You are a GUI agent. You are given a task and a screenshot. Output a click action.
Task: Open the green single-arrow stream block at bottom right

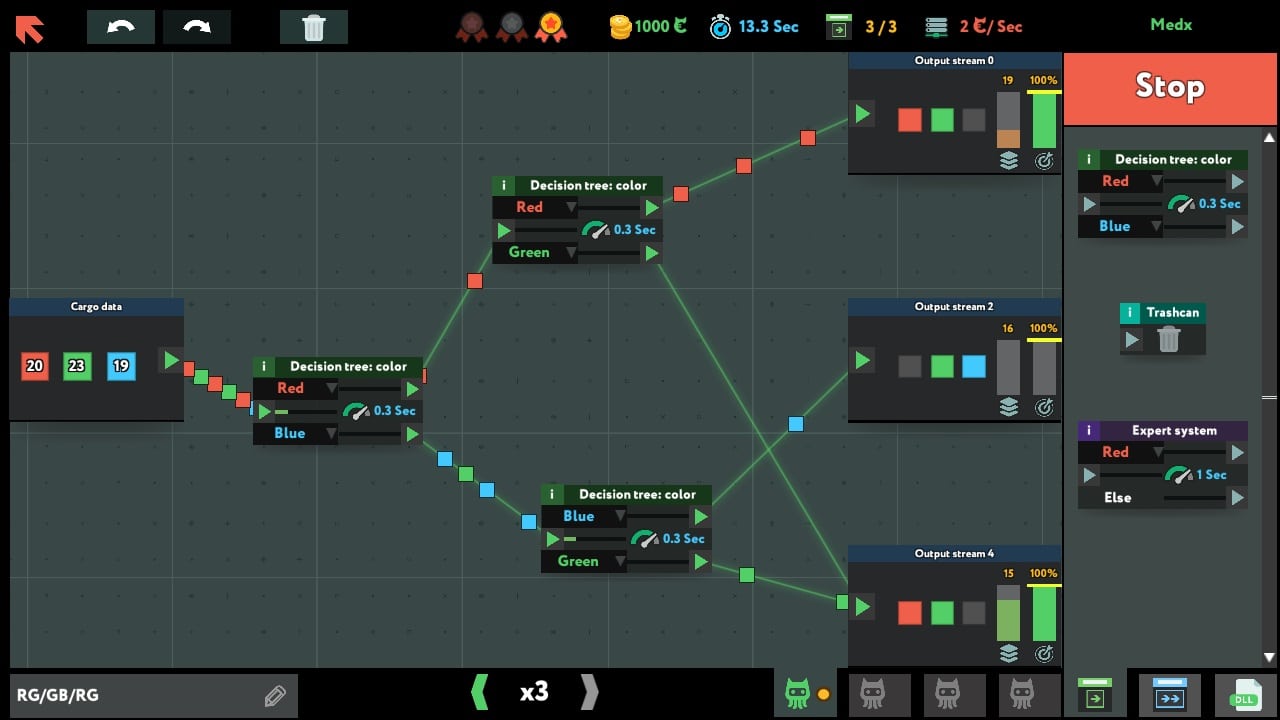[1094, 694]
